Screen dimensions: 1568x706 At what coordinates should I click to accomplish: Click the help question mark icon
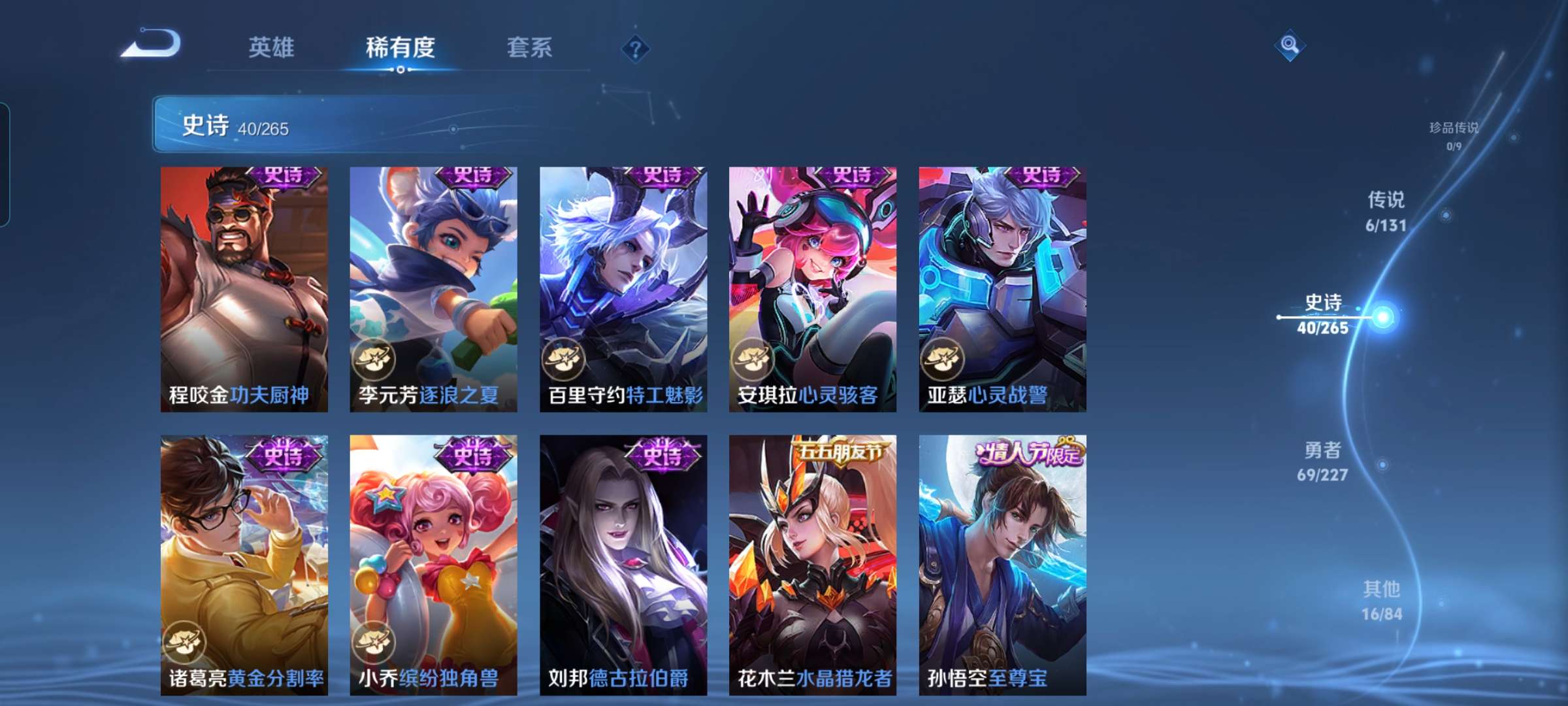(x=637, y=48)
